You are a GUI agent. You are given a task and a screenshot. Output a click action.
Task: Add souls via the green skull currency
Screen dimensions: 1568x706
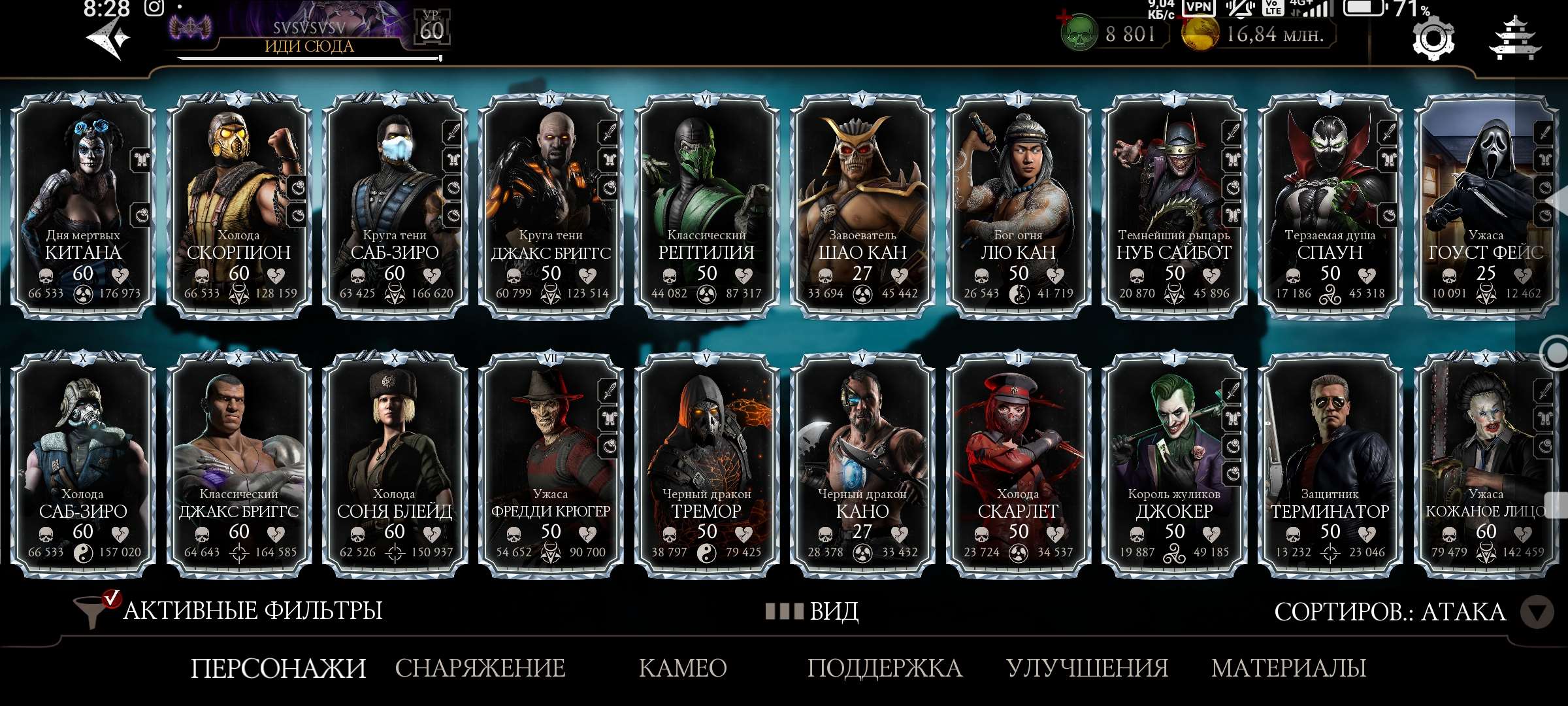(1079, 34)
